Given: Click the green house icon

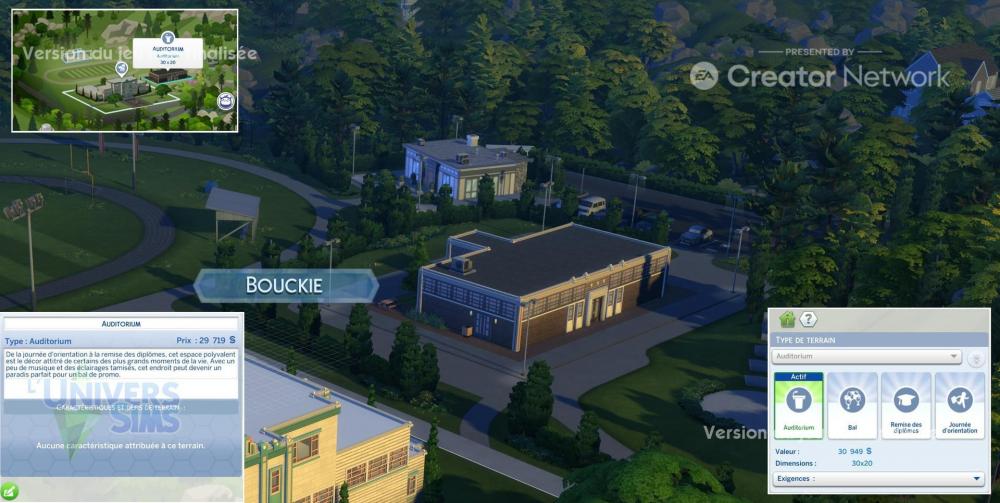Looking at the screenshot, I should point(787,320).
